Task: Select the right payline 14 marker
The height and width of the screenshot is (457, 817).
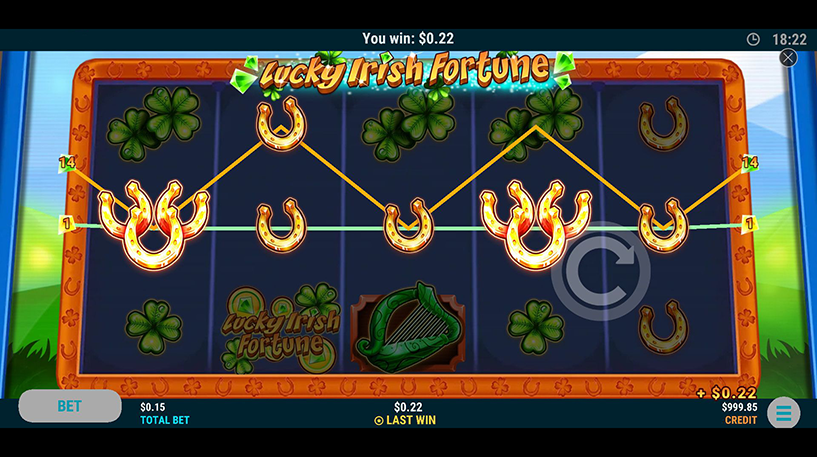Action: [x=750, y=162]
